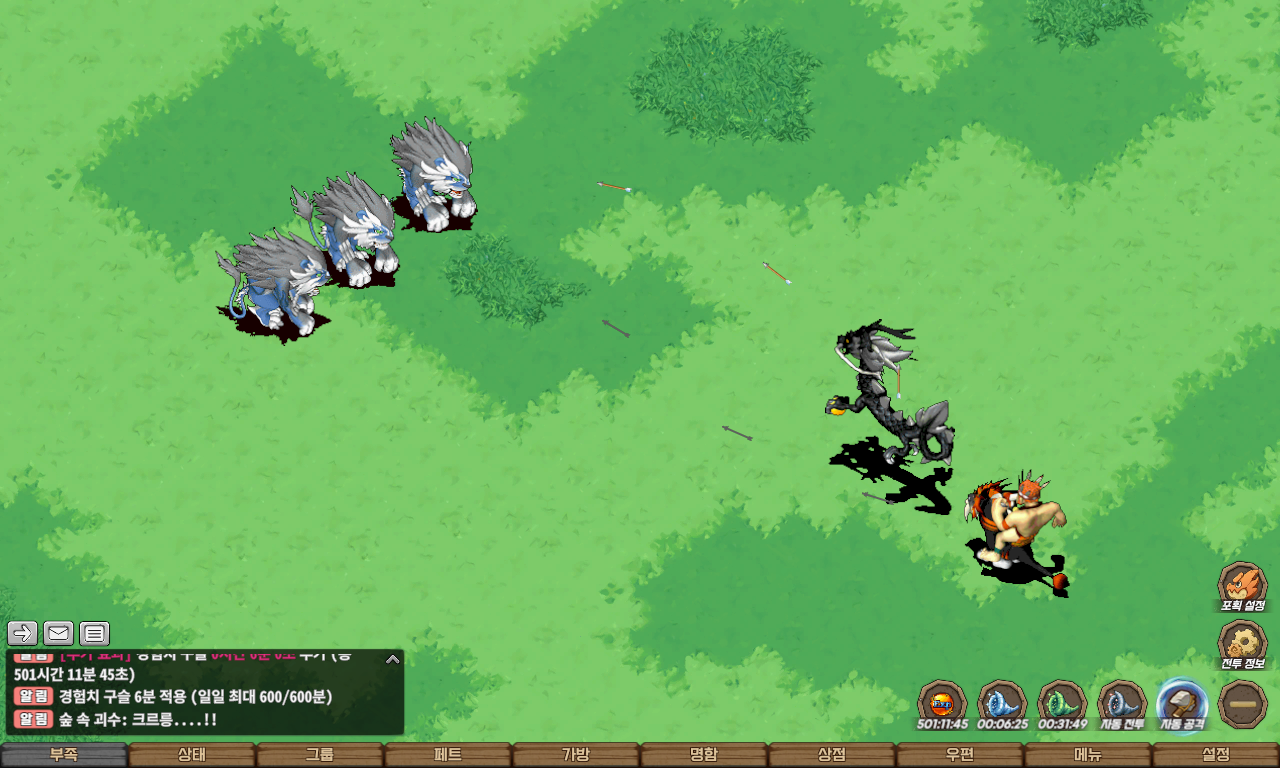Expand the chat window with up arrow
Viewport: 1280px width, 768px height.
pyautogui.click(x=393, y=659)
